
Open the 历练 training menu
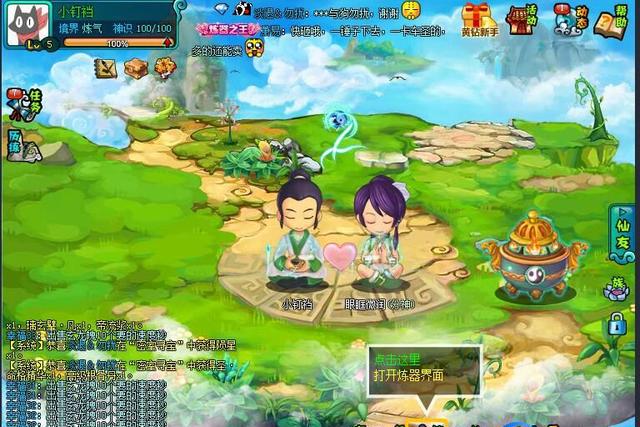(x=19, y=145)
